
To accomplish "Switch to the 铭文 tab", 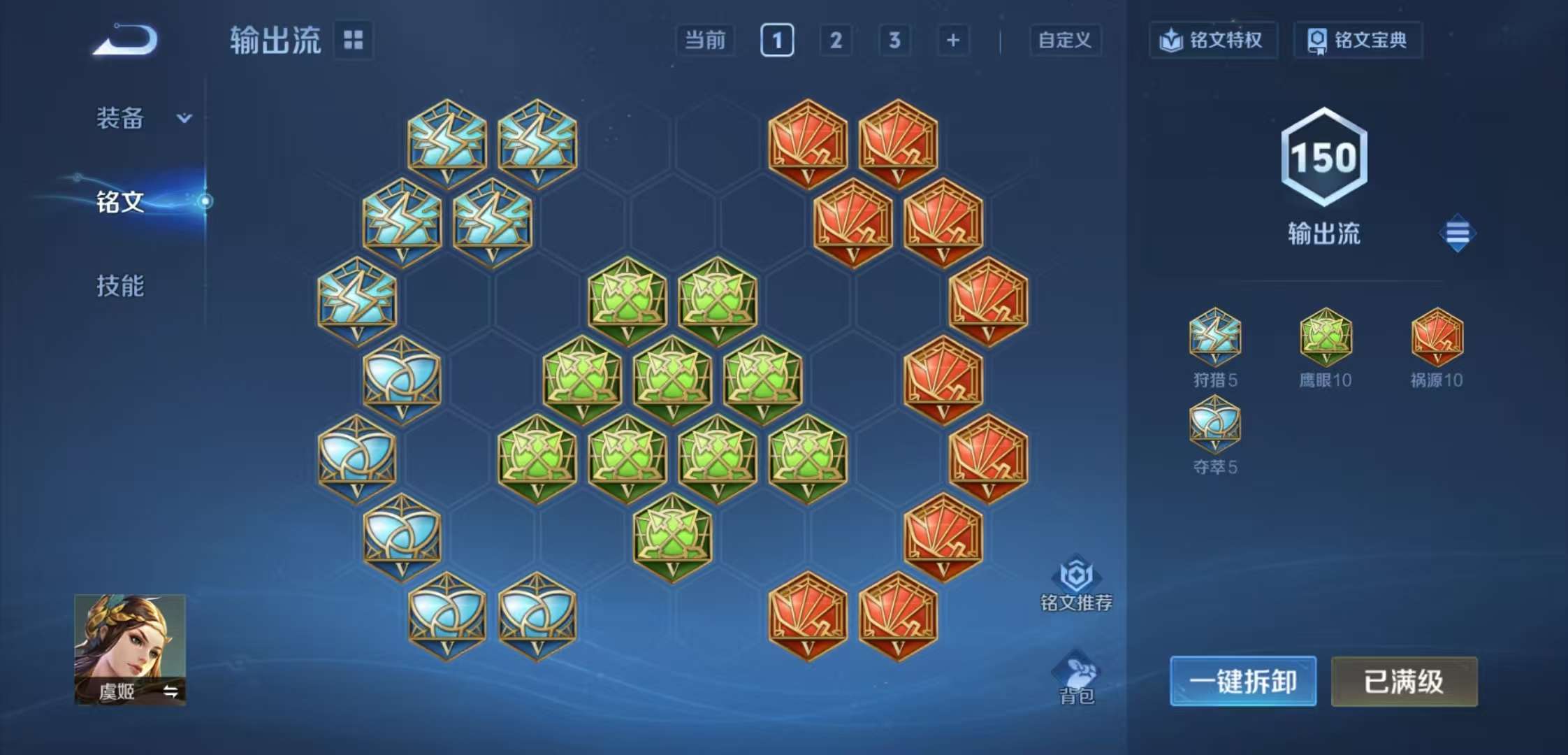I will tap(122, 202).
